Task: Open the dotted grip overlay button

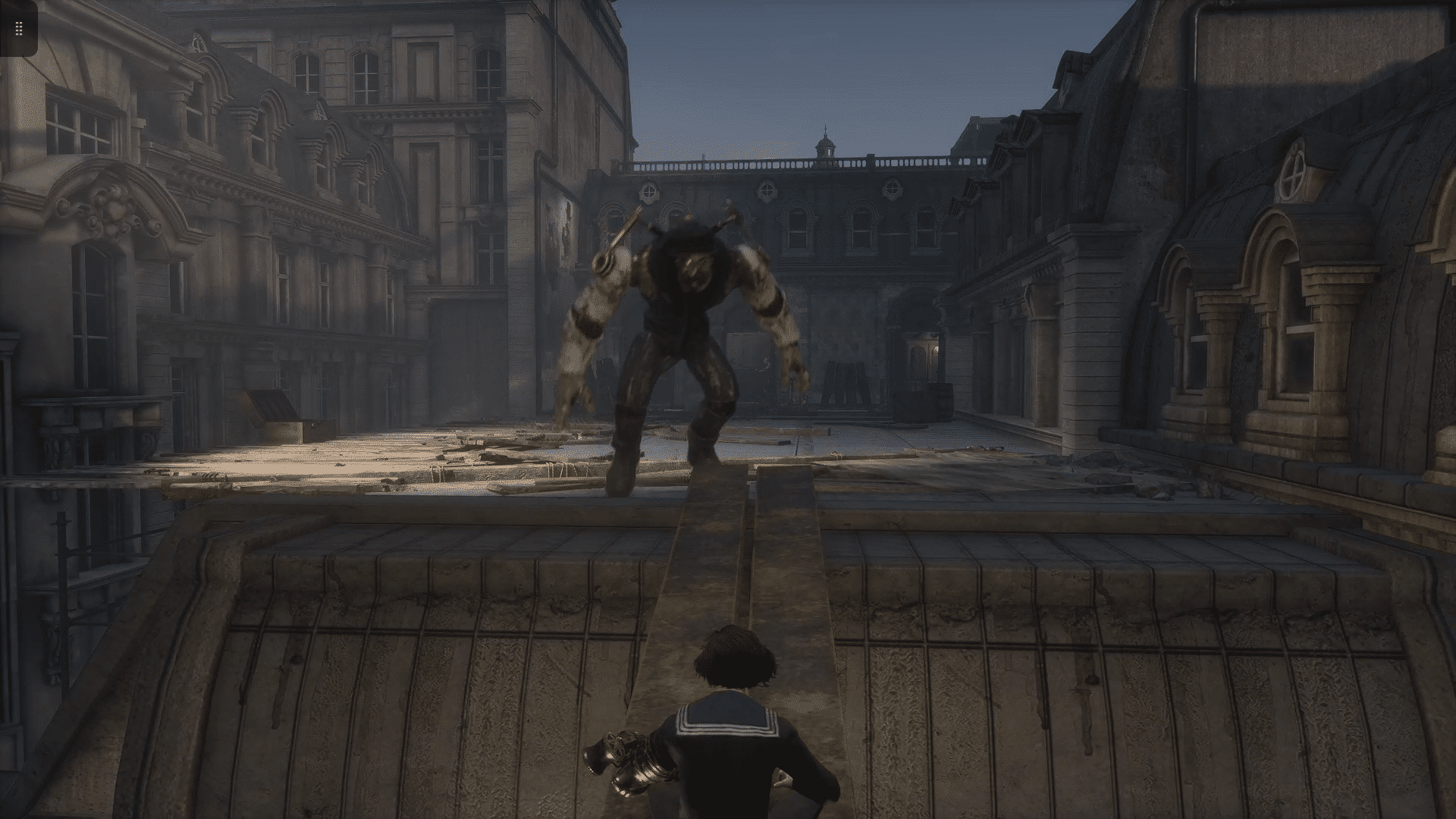Action: 19,29
